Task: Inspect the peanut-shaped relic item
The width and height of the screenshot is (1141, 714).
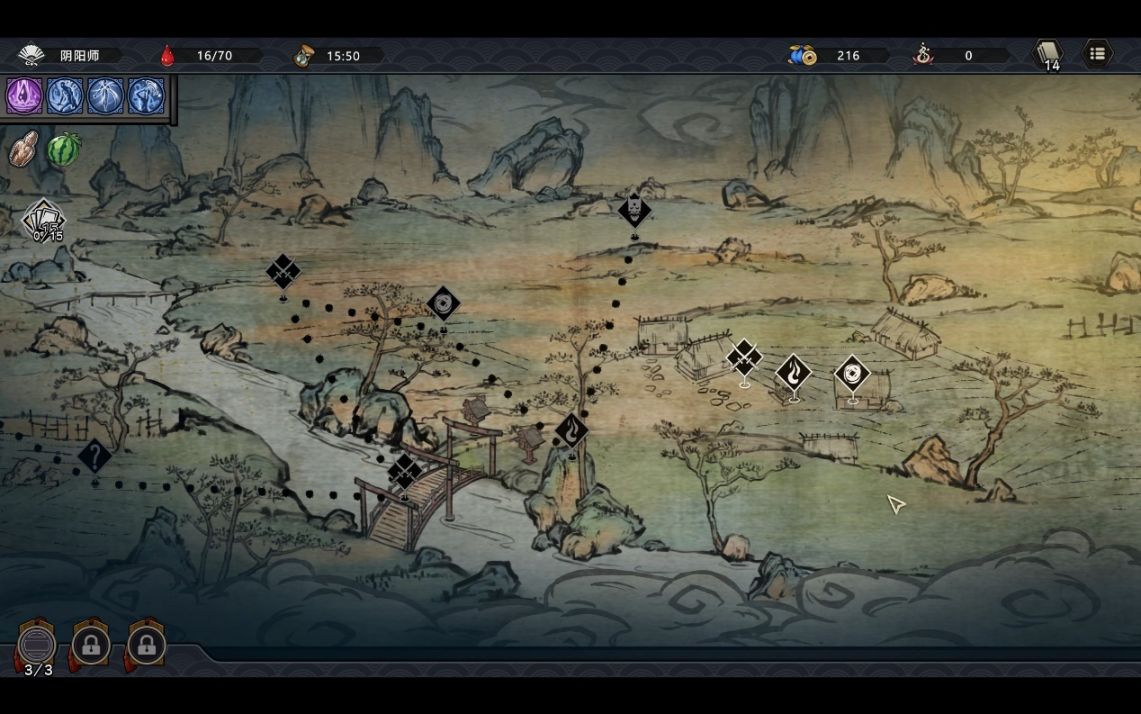Action: tap(24, 148)
